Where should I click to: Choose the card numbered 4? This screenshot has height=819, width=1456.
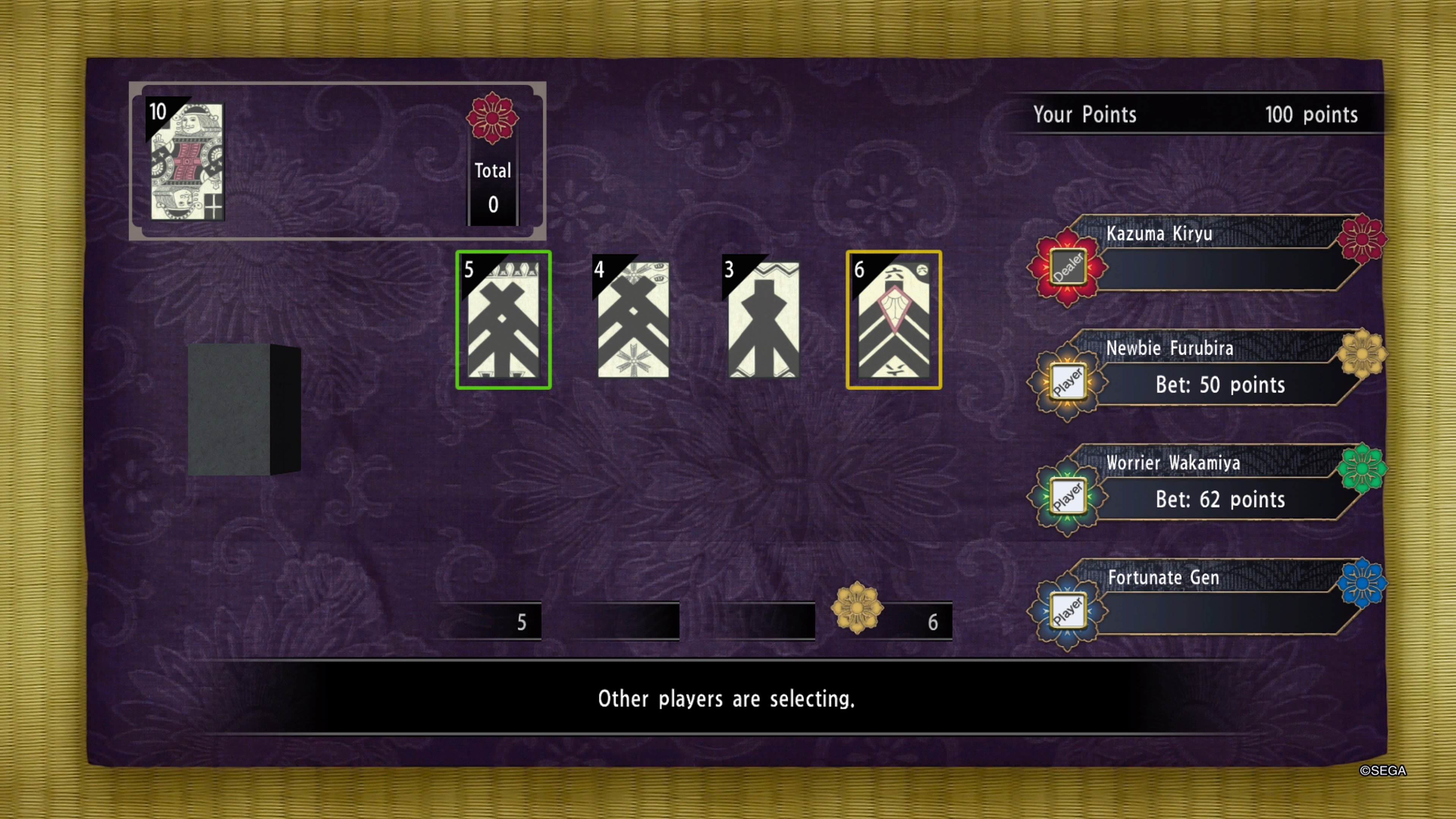(633, 320)
